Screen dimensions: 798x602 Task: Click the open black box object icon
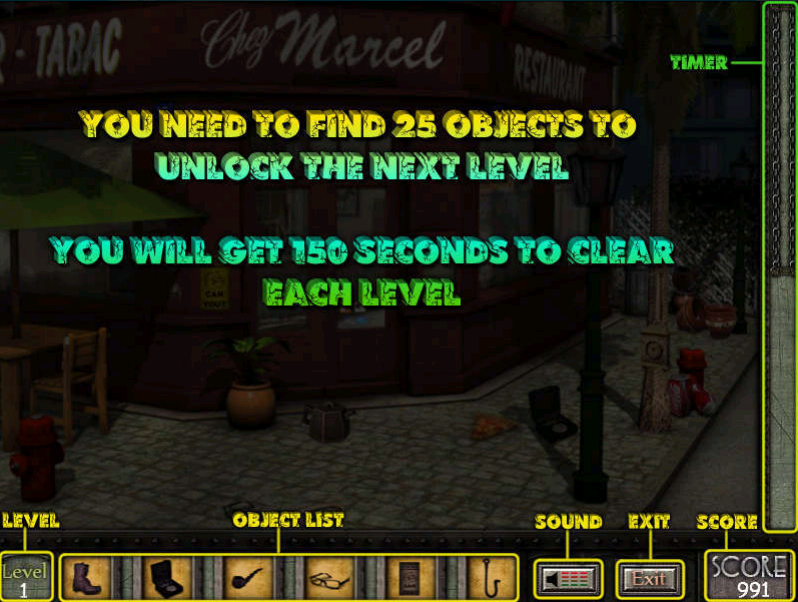[x=165, y=578]
